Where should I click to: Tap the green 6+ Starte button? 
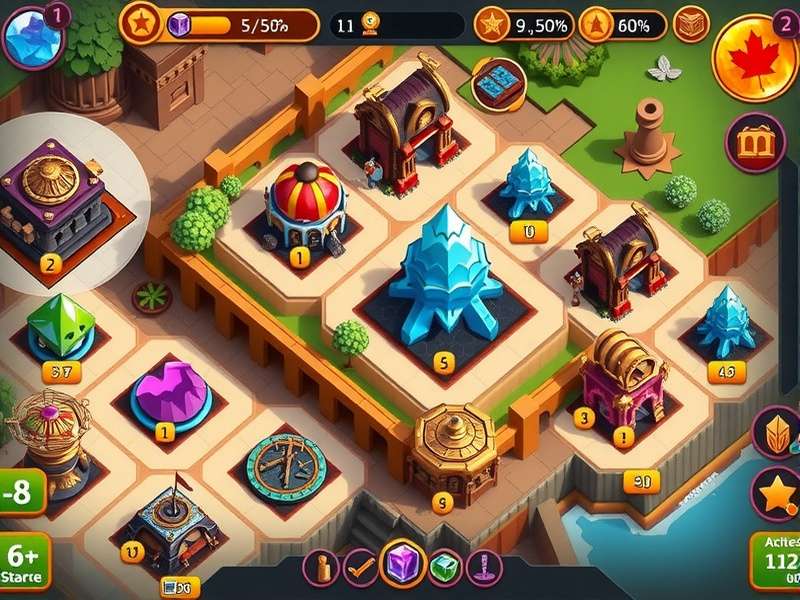pos(22,565)
